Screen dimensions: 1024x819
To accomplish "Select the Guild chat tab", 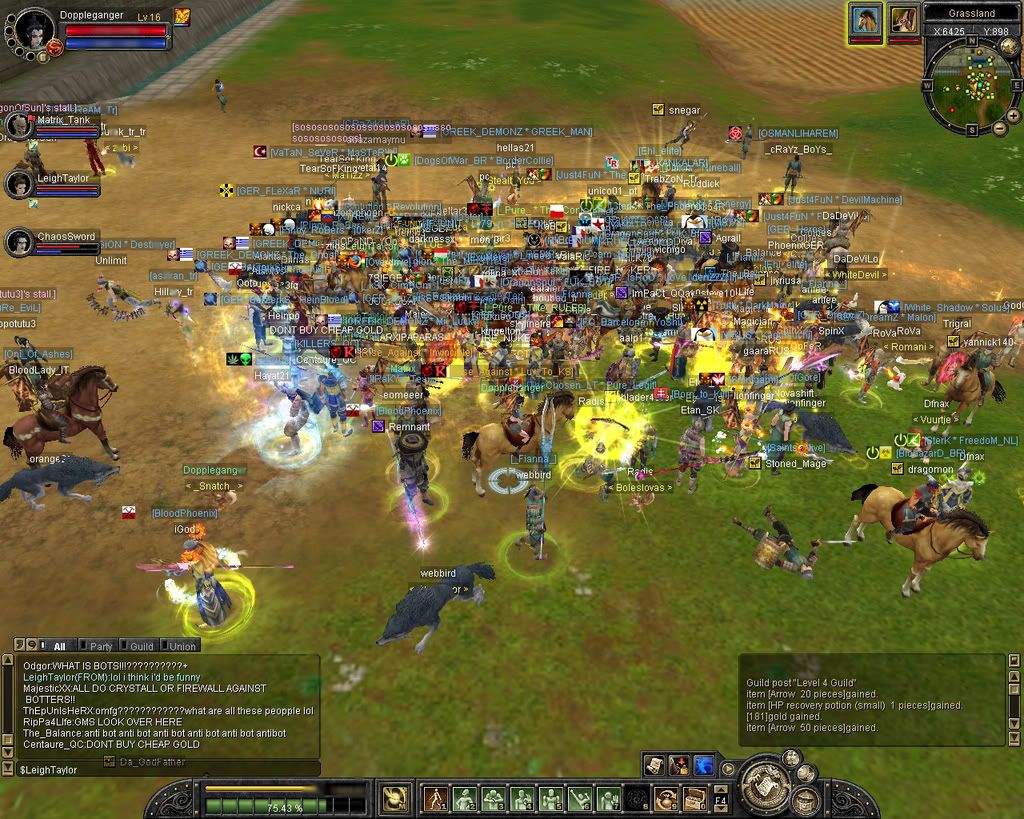I will coord(141,646).
